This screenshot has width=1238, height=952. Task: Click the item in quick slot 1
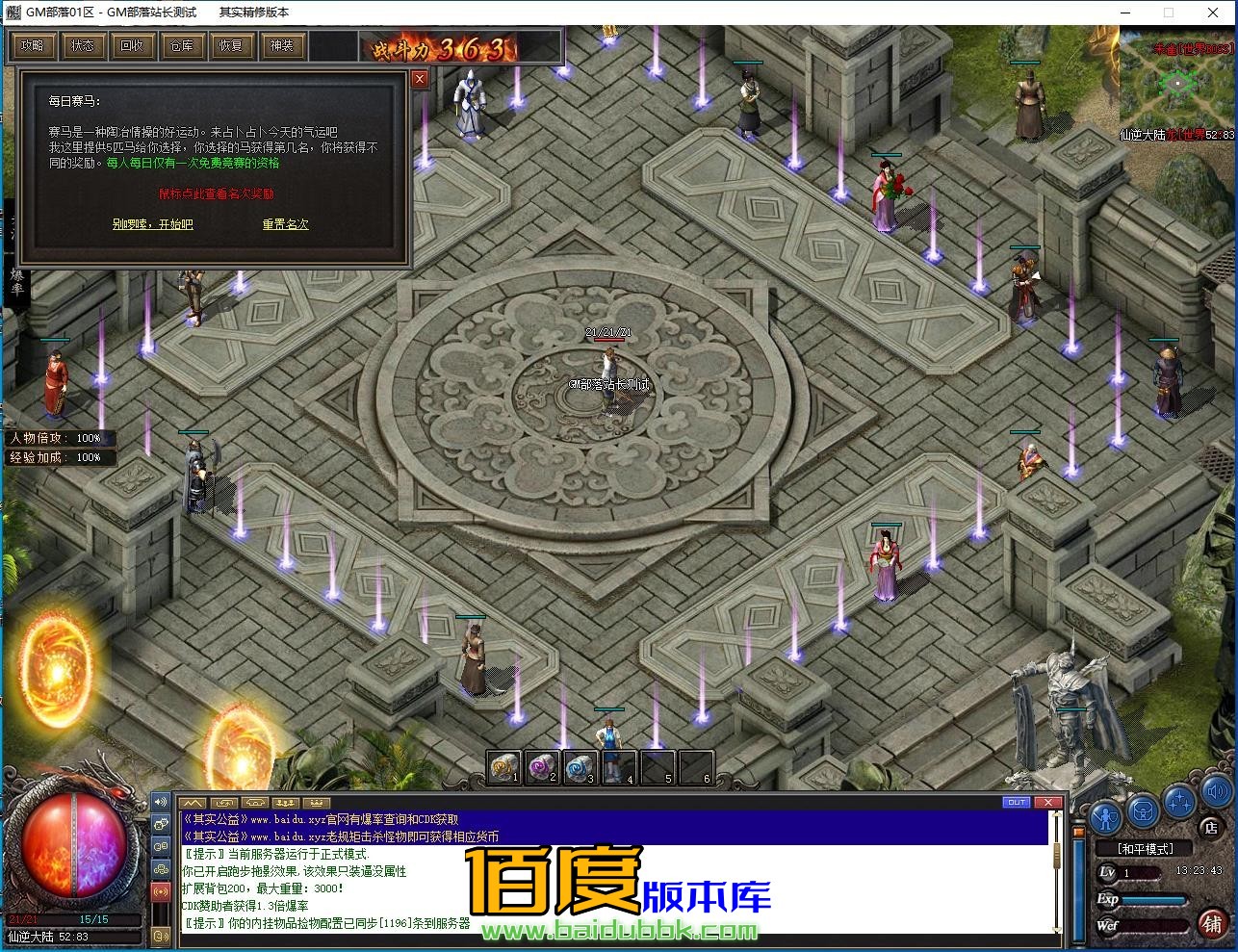coord(503,767)
